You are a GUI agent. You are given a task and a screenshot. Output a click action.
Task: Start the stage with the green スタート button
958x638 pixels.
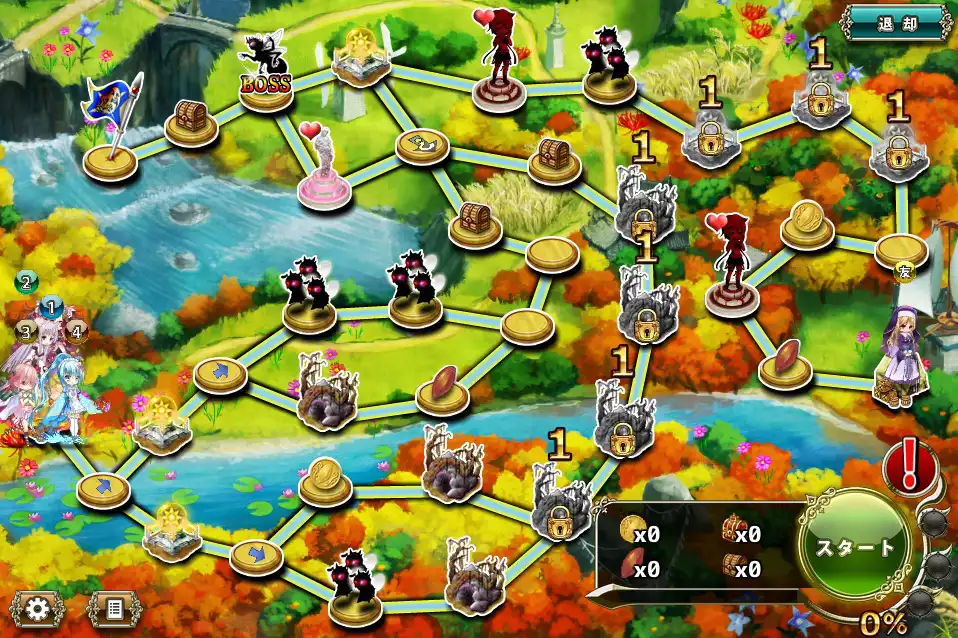point(854,548)
